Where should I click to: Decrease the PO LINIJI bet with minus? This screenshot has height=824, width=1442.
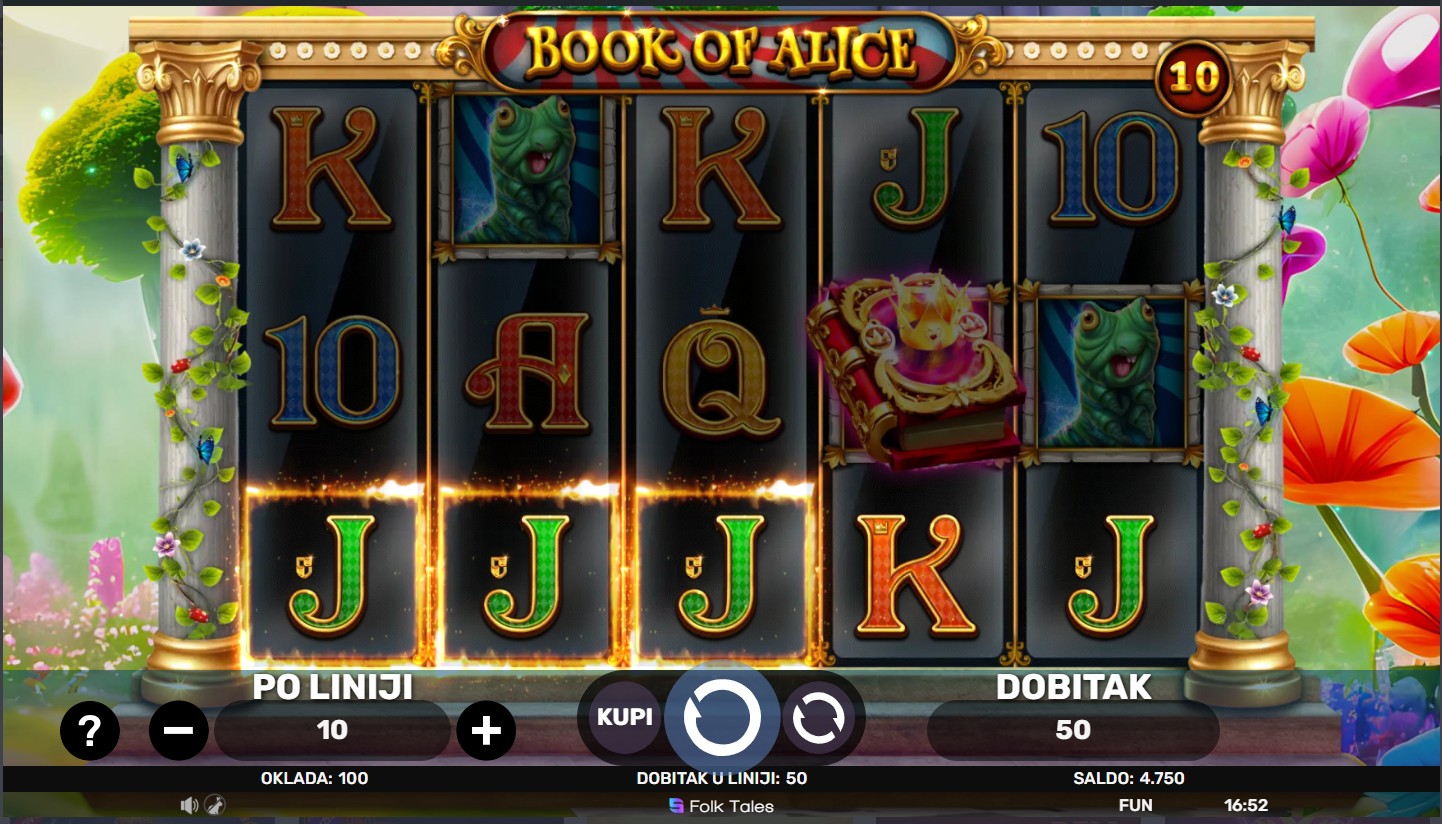click(179, 731)
